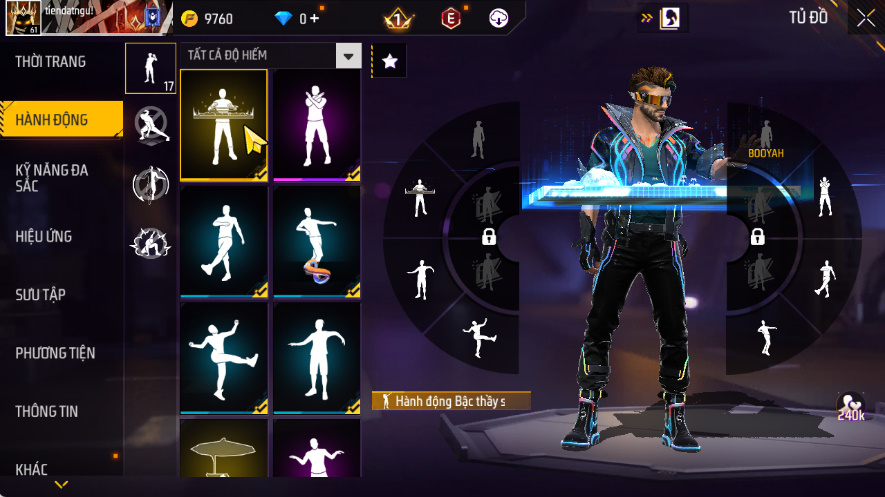Pick the high-kick emote tile

[x=223, y=357]
